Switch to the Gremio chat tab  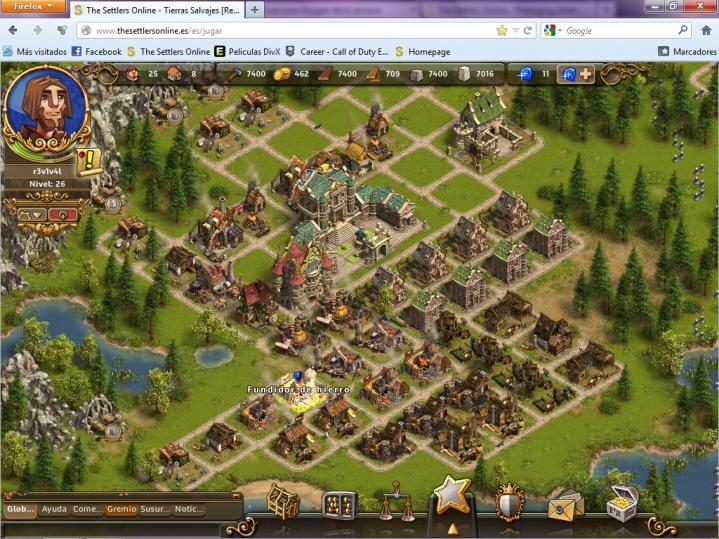click(121, 509)
